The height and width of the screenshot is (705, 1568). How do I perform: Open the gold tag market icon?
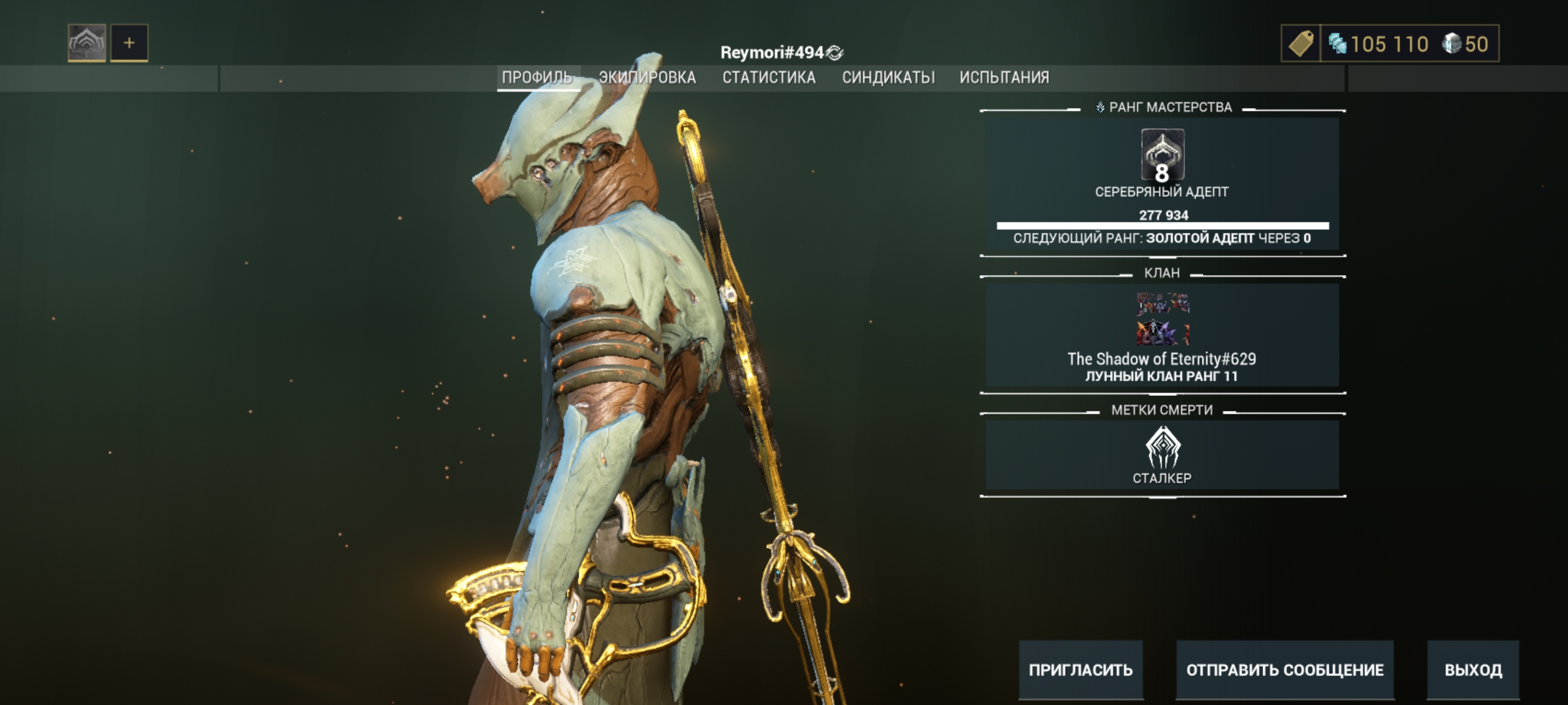pyautogui.click(x=1301, y=44)
